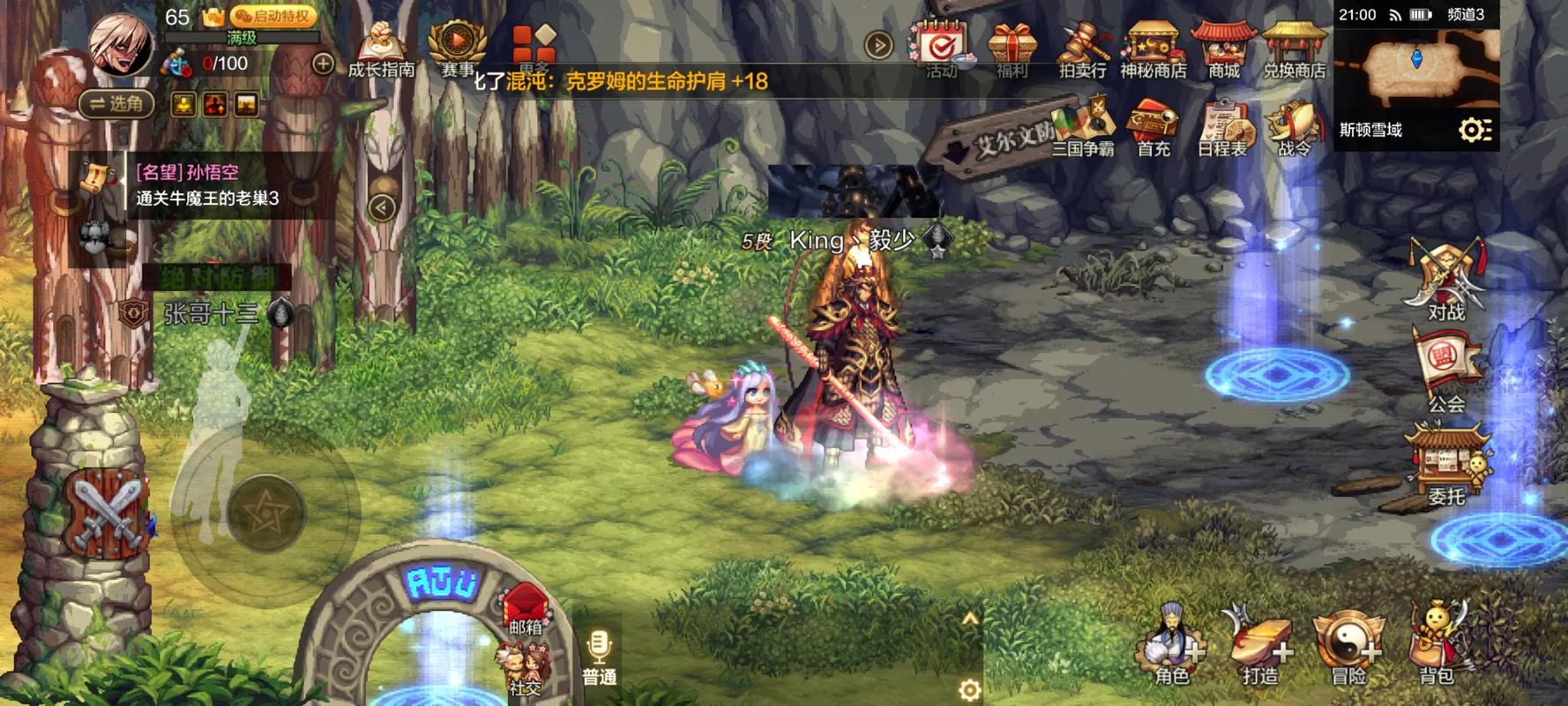
Task: Open the 角色 character panel
Action: [1171, 651]
